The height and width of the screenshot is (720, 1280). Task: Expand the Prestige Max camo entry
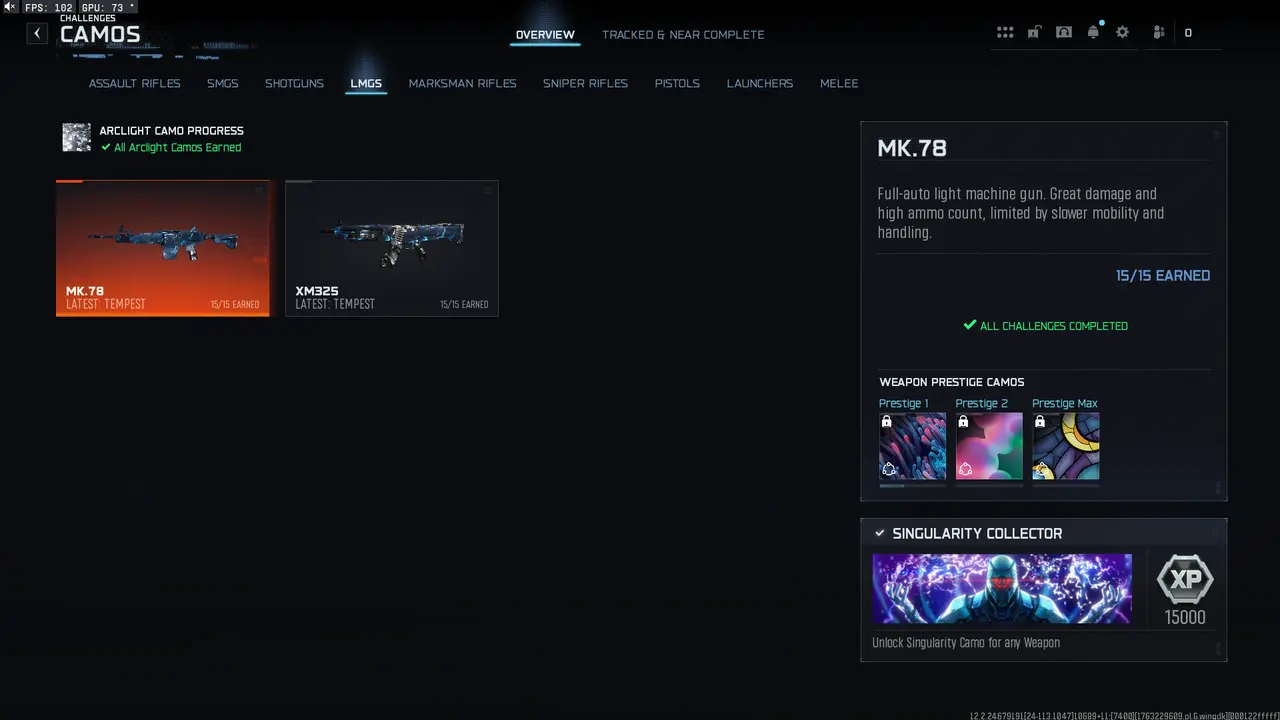[1065, 446]
